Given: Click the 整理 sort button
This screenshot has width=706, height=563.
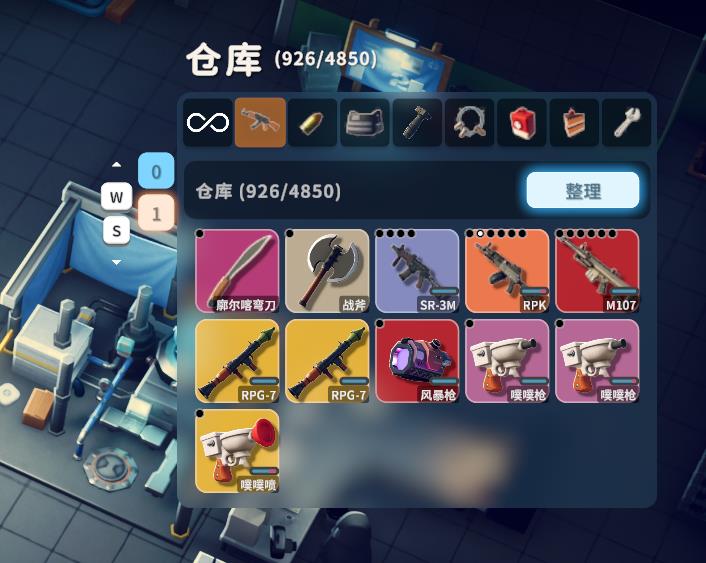Looking at the screenshot, I should coord(582,190).
